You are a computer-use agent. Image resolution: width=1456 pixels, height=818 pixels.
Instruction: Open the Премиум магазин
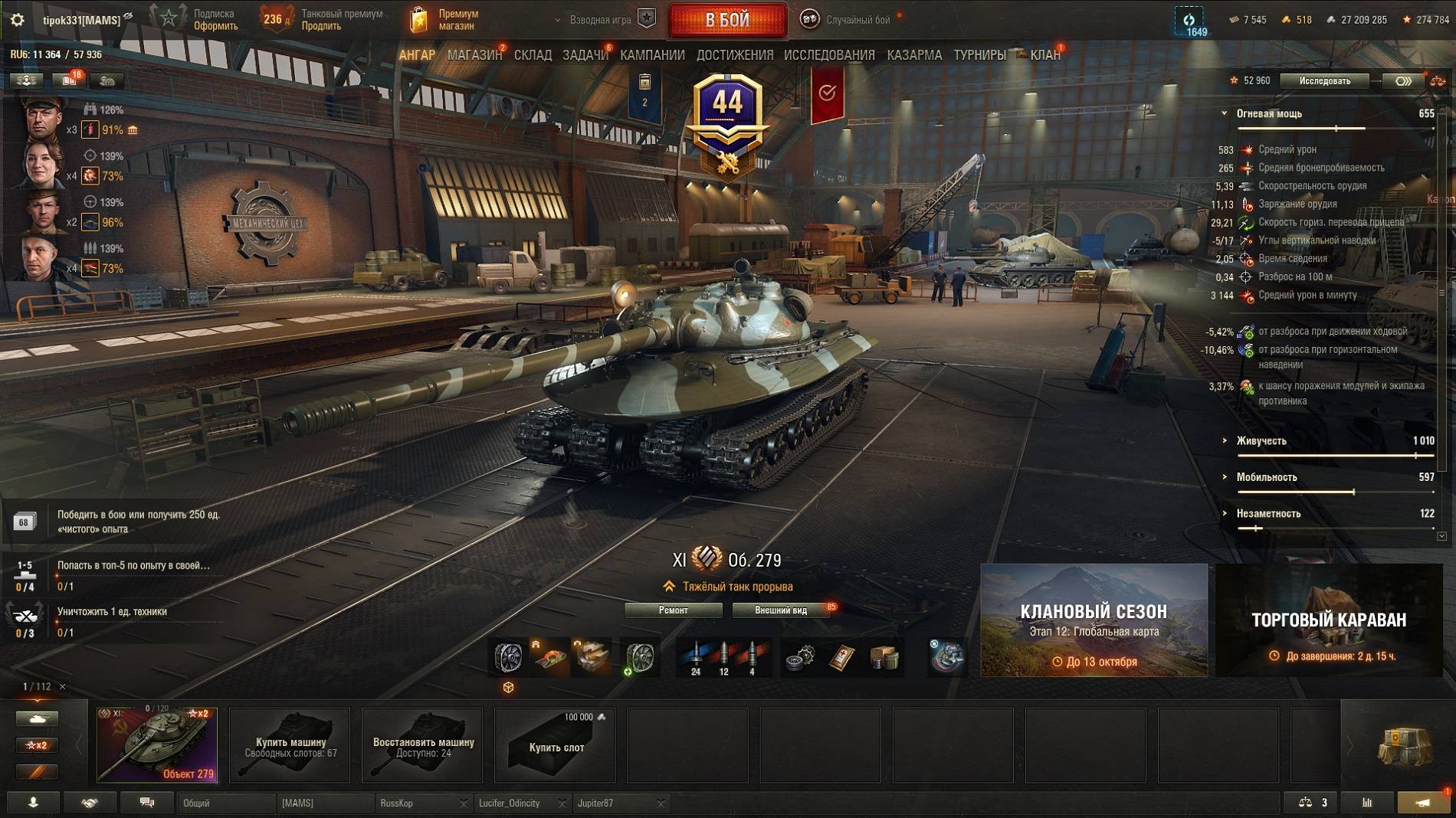[x=444, y=20]
